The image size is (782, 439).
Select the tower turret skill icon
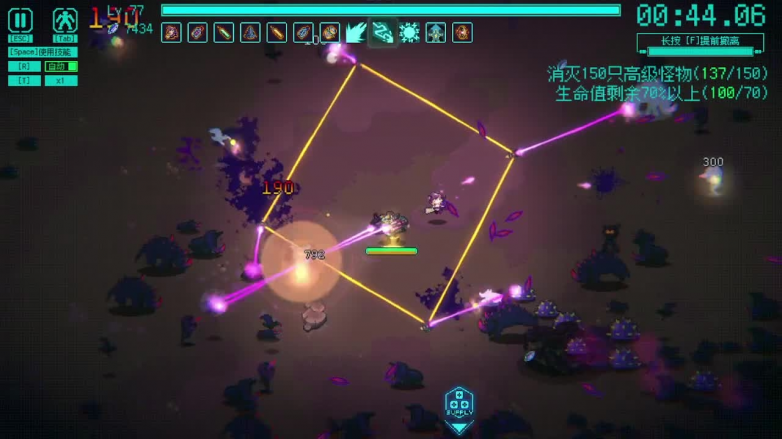(435, 33)
